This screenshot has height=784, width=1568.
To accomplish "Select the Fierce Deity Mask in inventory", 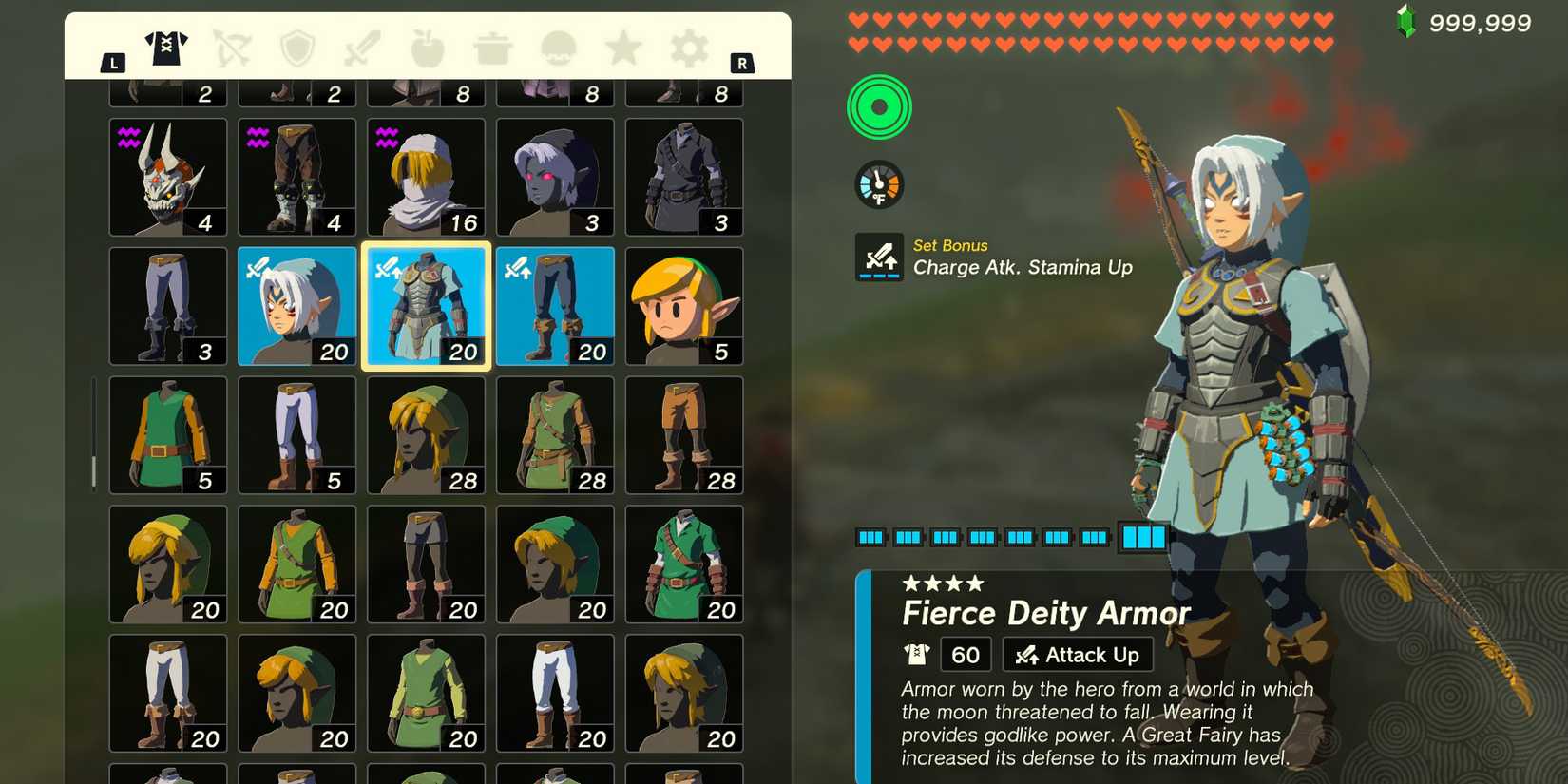I will (x=296, y=304).
